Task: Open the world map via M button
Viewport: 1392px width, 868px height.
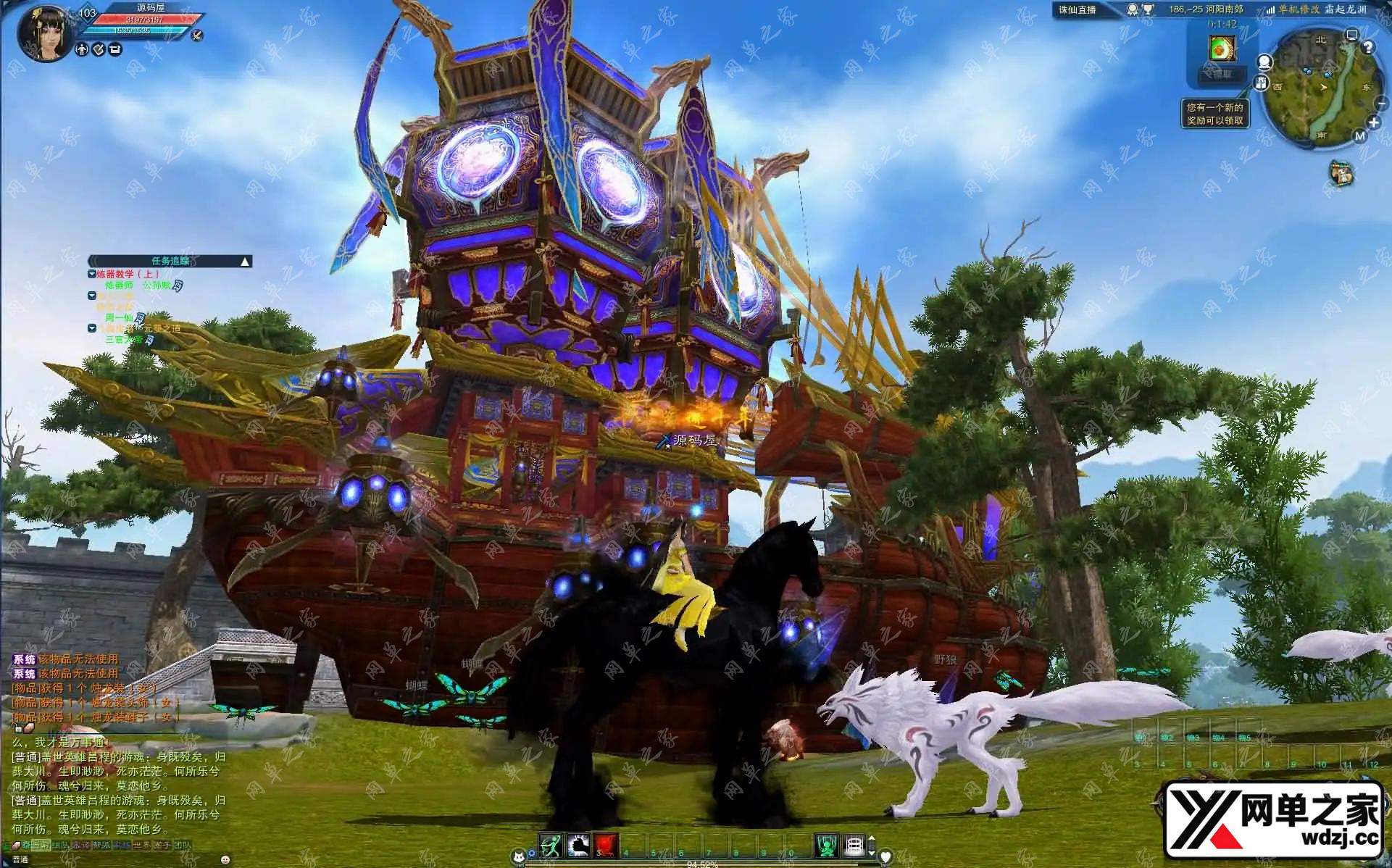Action: point(1359,135)
